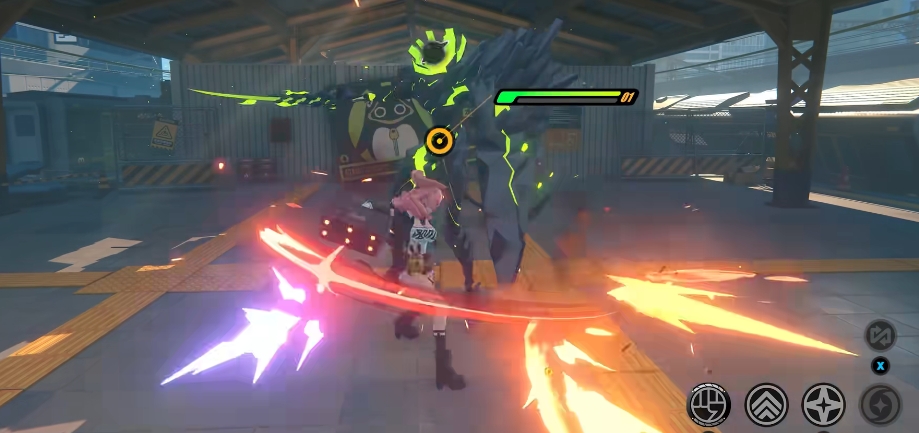Use the four-point star special skill

824,404
